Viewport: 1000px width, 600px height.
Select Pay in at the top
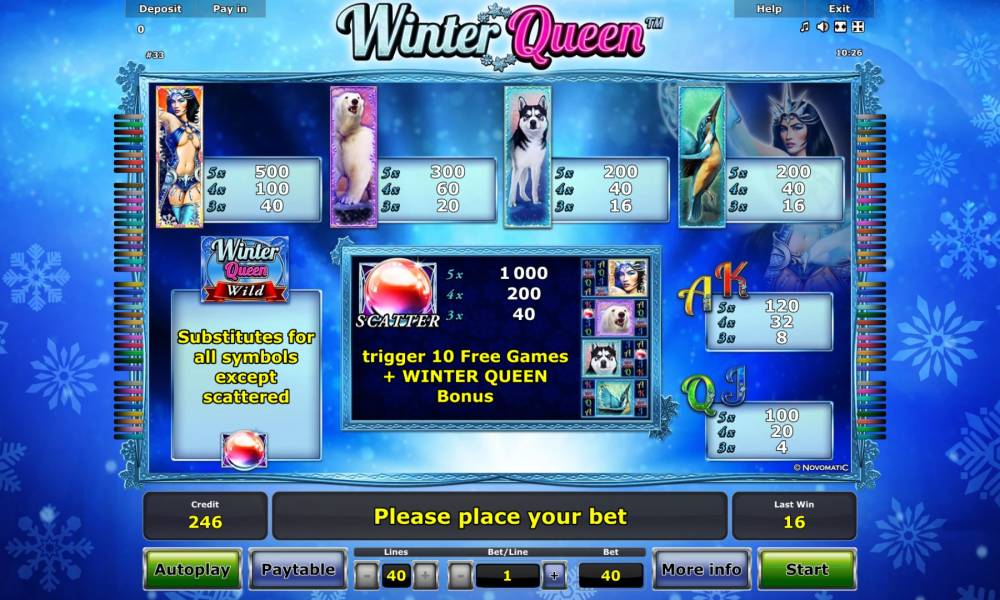pos(231,9)
